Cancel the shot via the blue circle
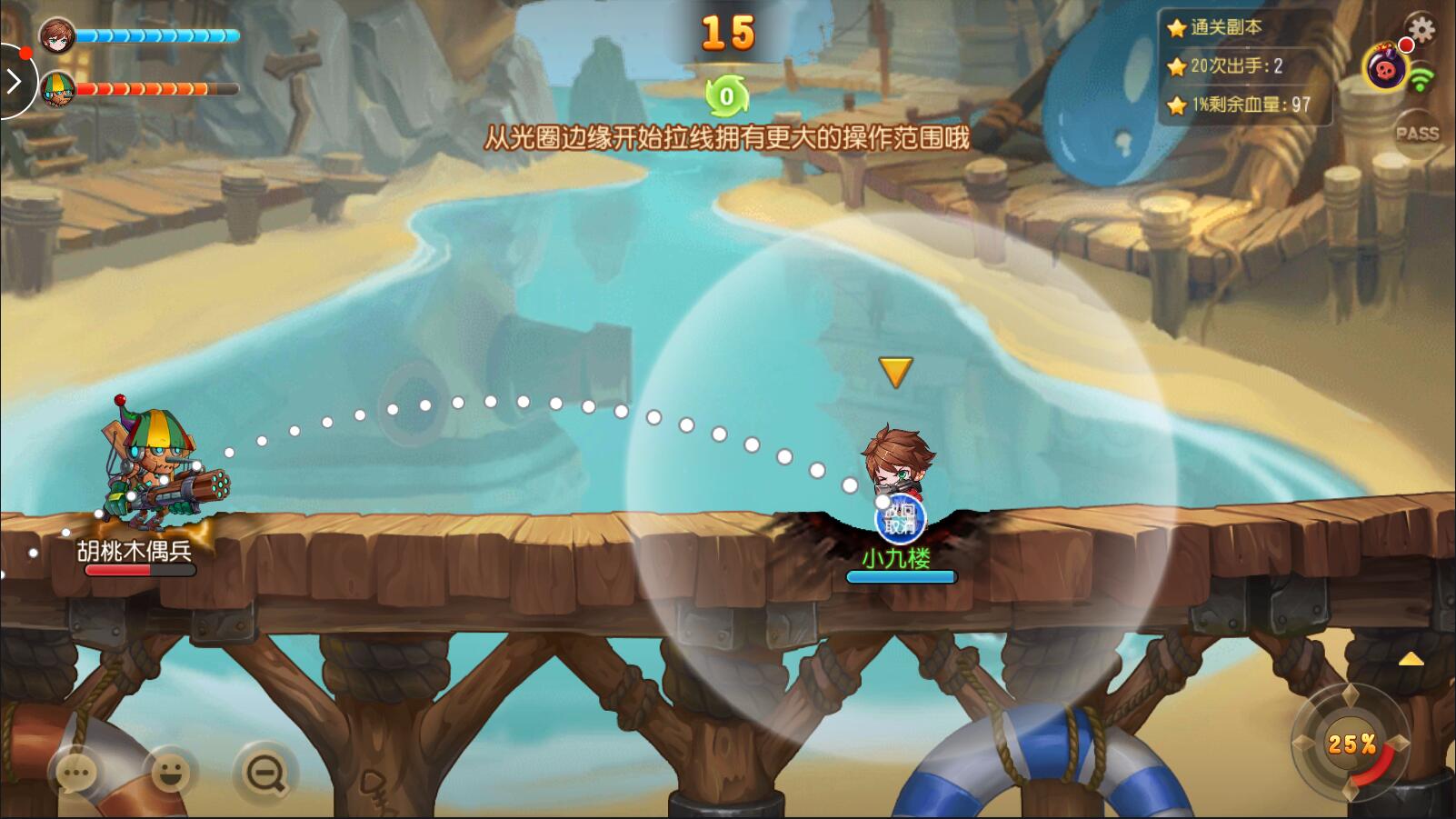 point(900,520)
